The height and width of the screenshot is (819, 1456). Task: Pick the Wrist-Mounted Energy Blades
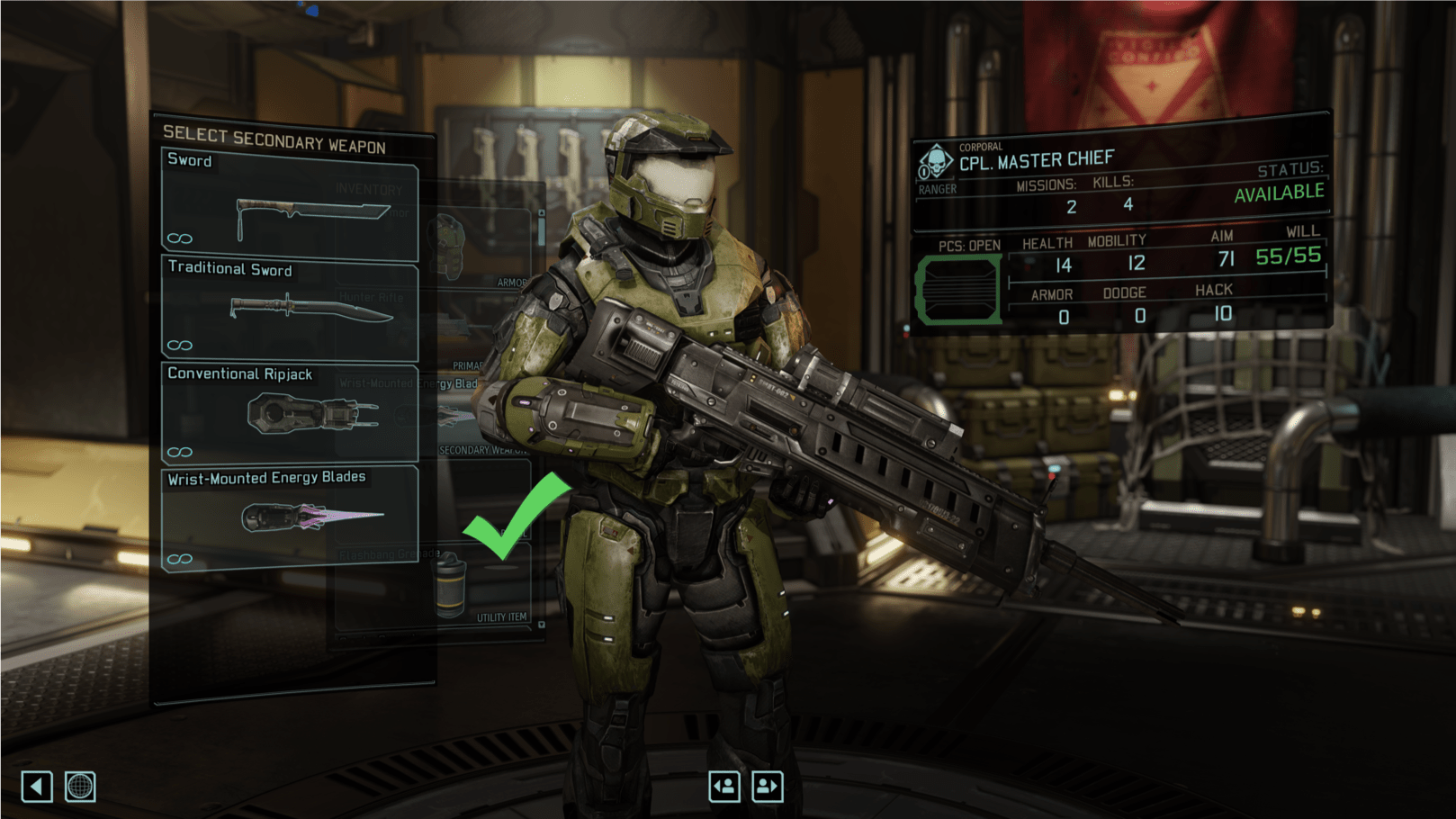point(290,517)
